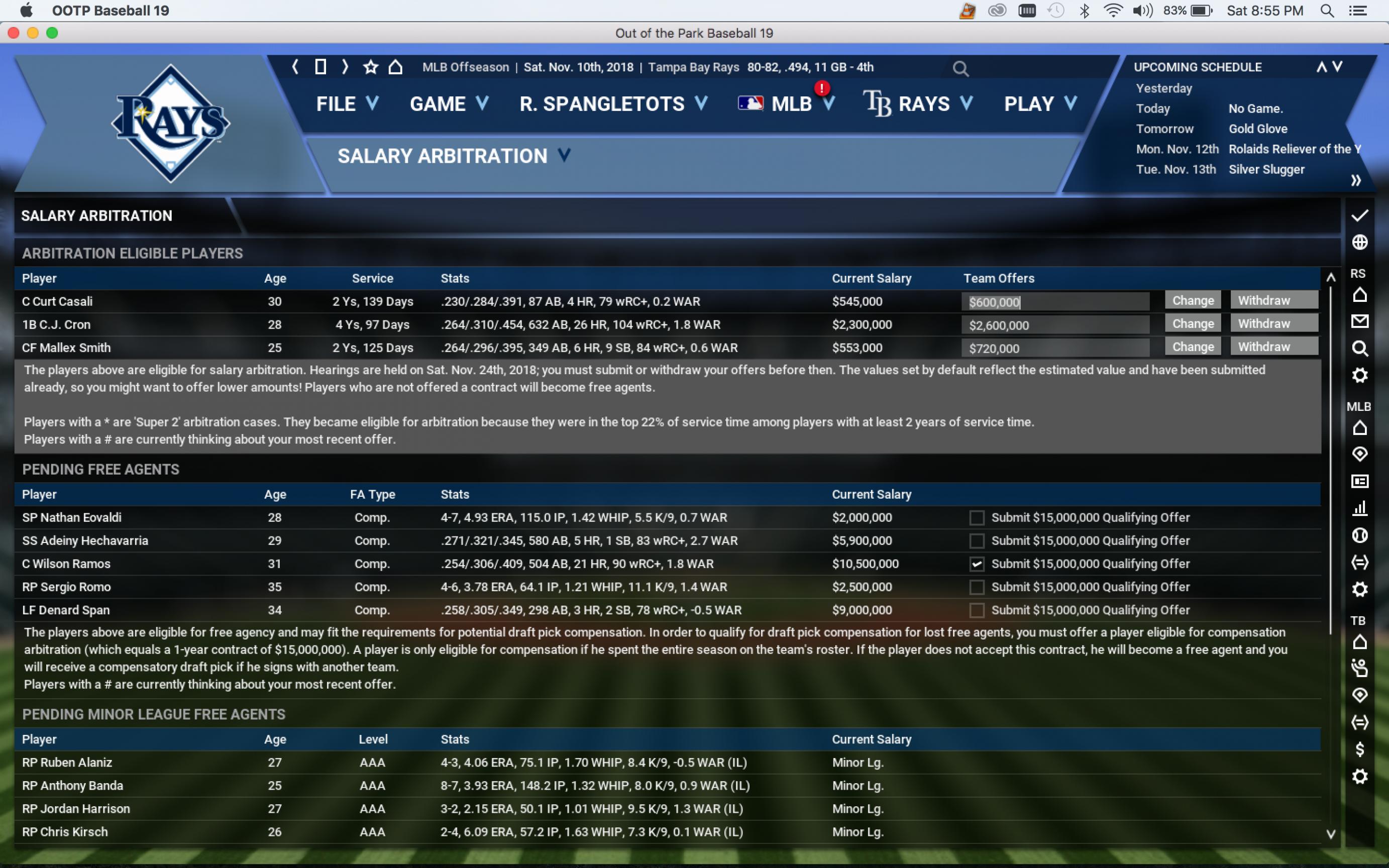The width and height of the screenshot is (1389, 868).
Task: Change Mallex Smith's arbitration offer
Action: (1193, 347)
